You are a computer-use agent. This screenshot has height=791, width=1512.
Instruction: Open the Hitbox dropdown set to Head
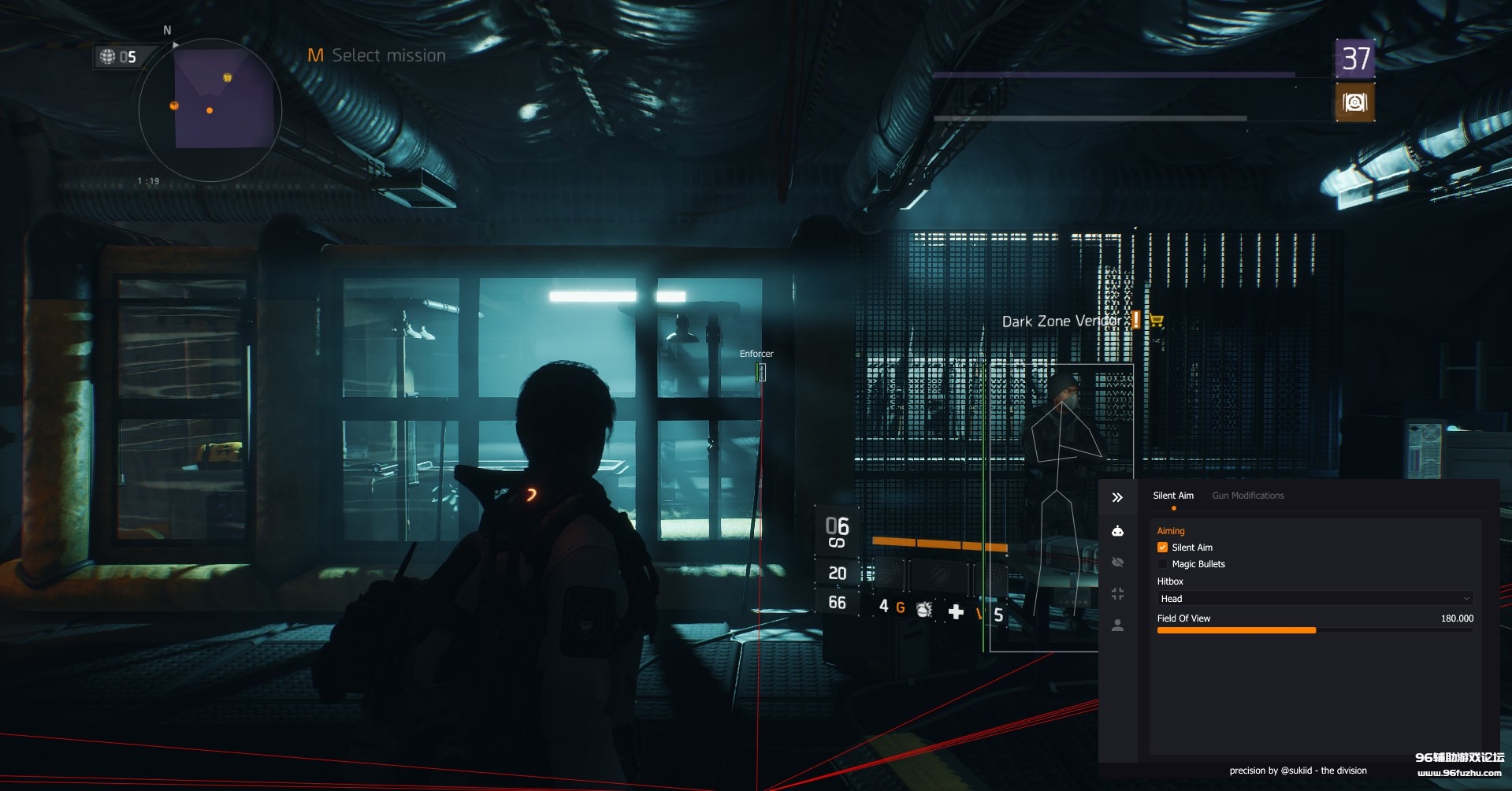pos(1313,598)
